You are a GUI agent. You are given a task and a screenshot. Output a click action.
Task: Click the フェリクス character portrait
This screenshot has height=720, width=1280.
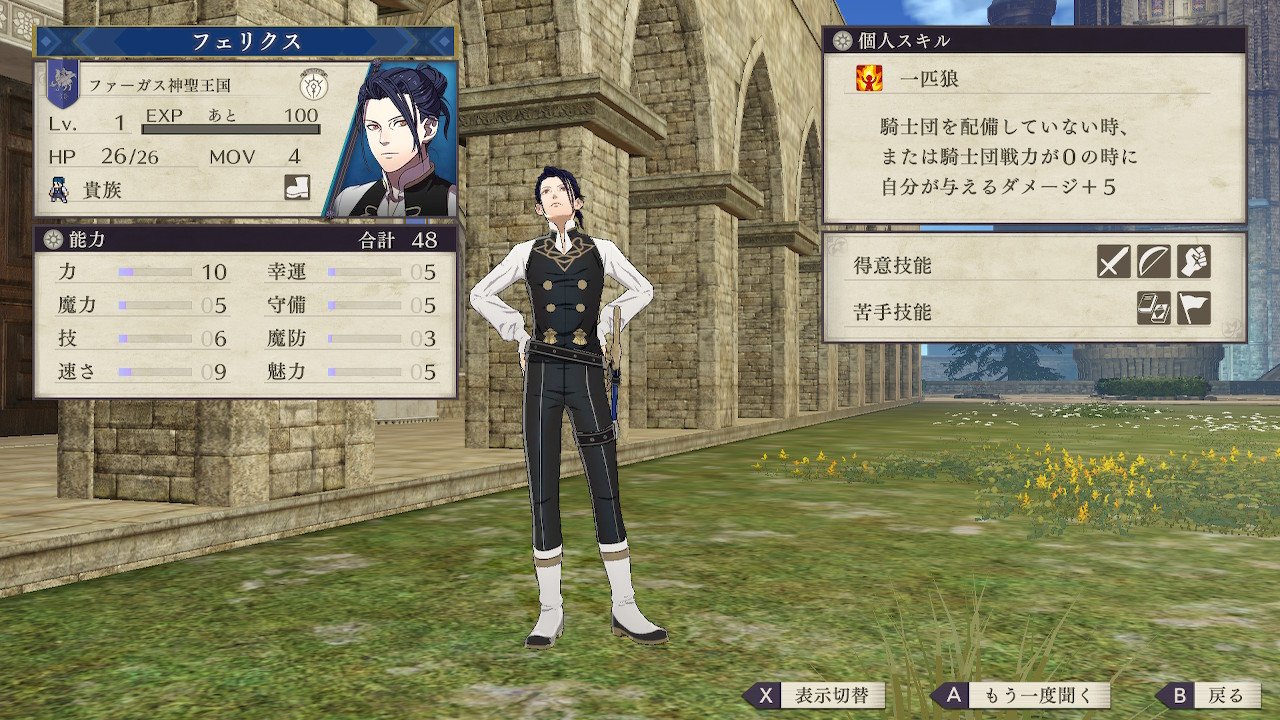tap(392, 140)
